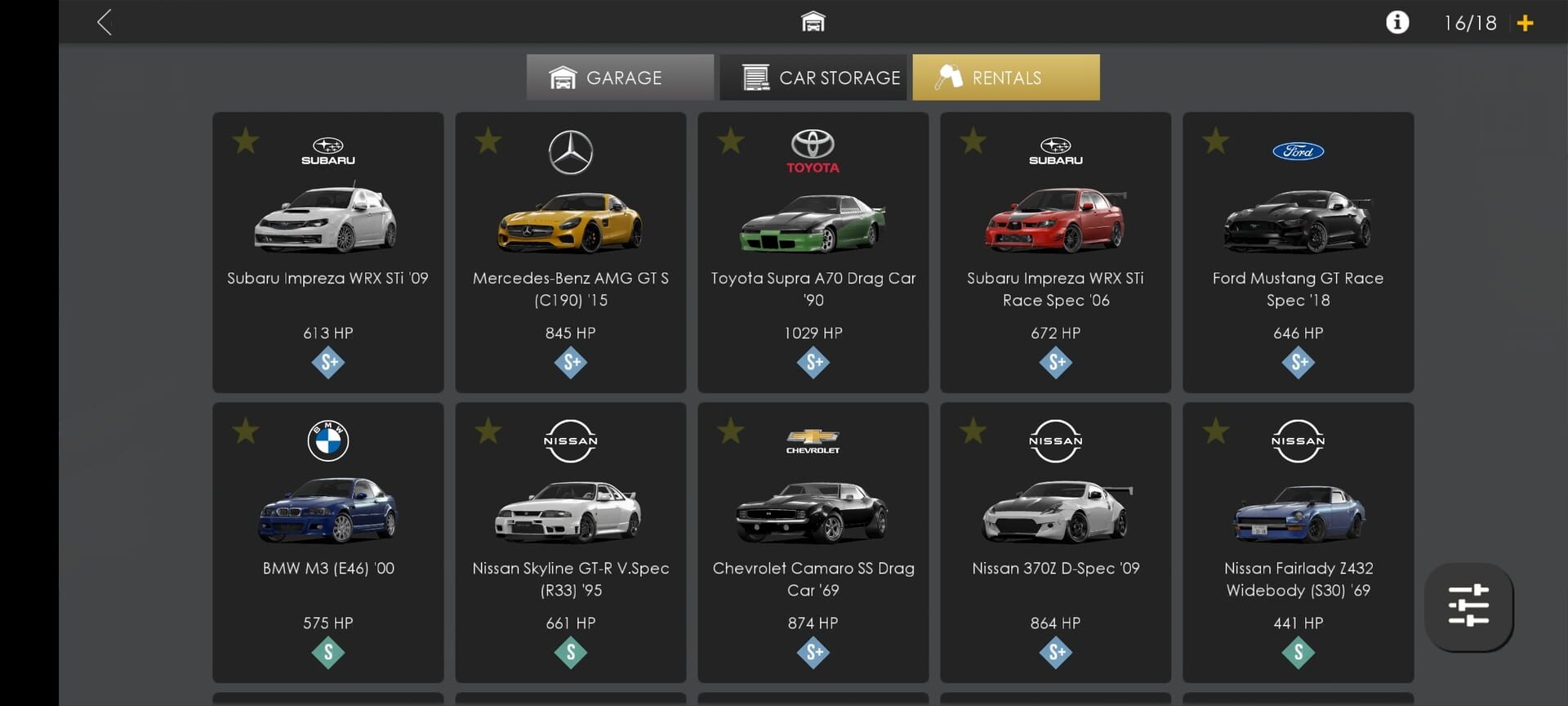1568x706 pixels.
Task: Star the Ford Mustang GT Race Spec '18
Action: point(1215,141)
